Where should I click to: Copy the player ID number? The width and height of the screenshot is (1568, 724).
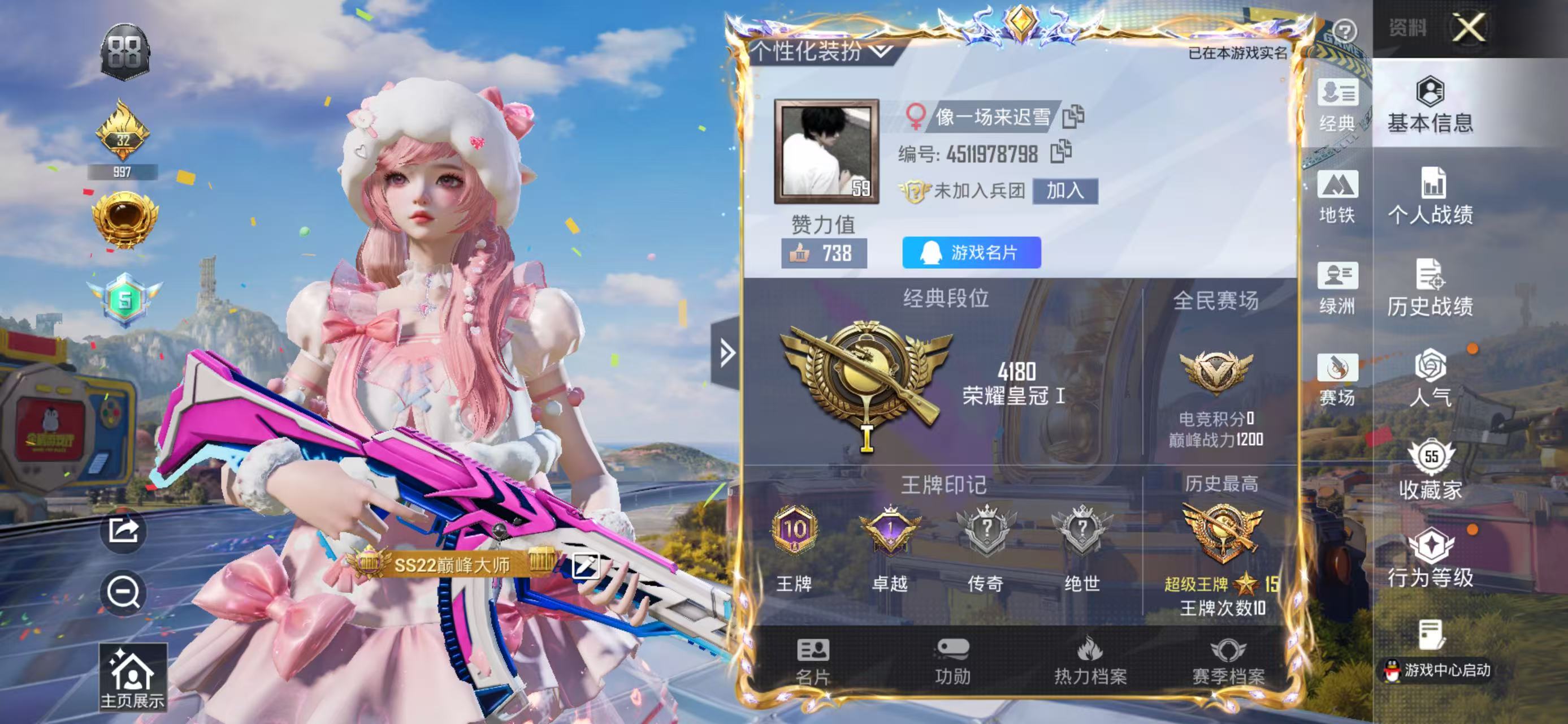(1060, 152)
